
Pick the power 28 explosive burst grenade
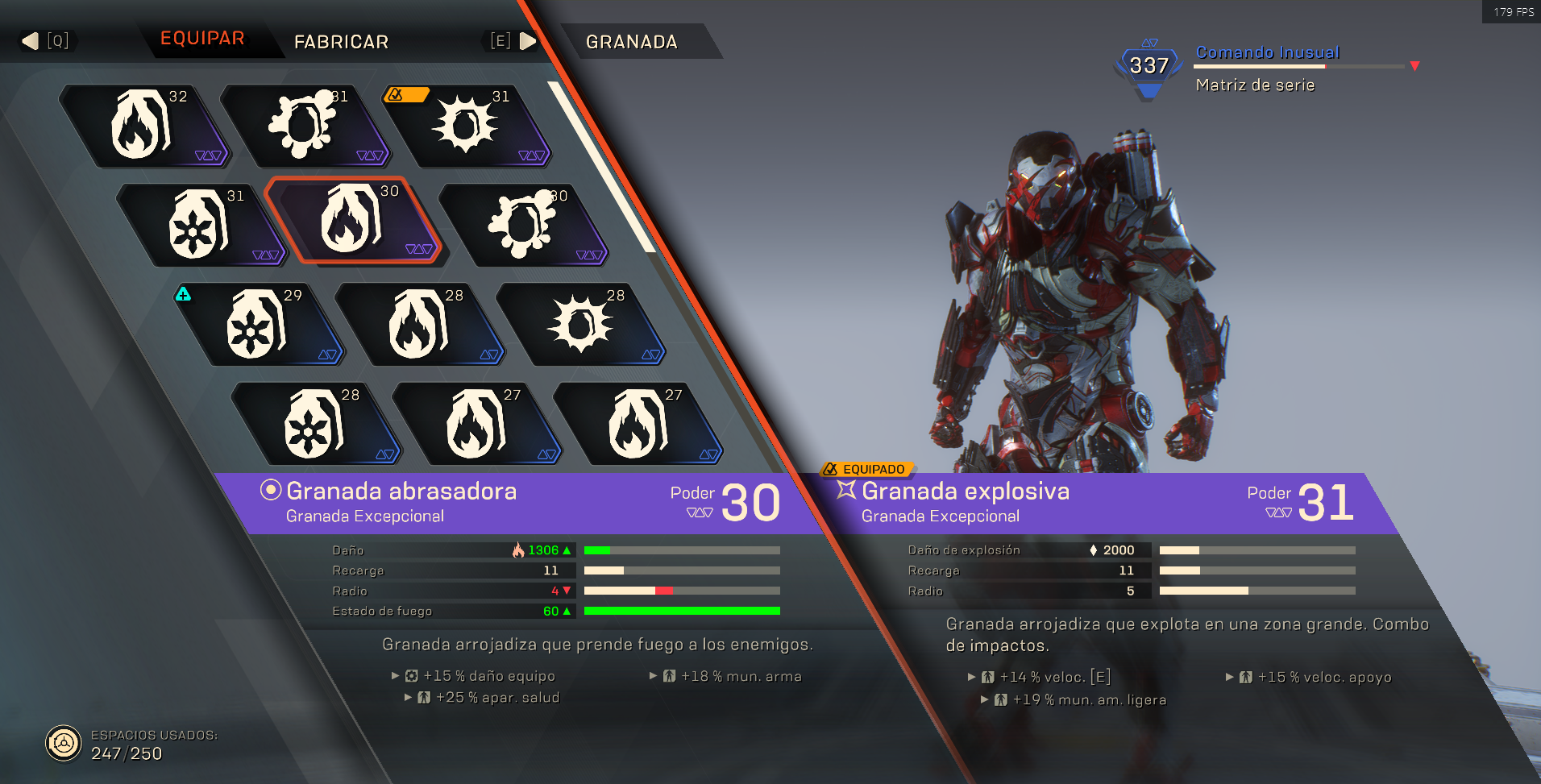click(580, 324)
